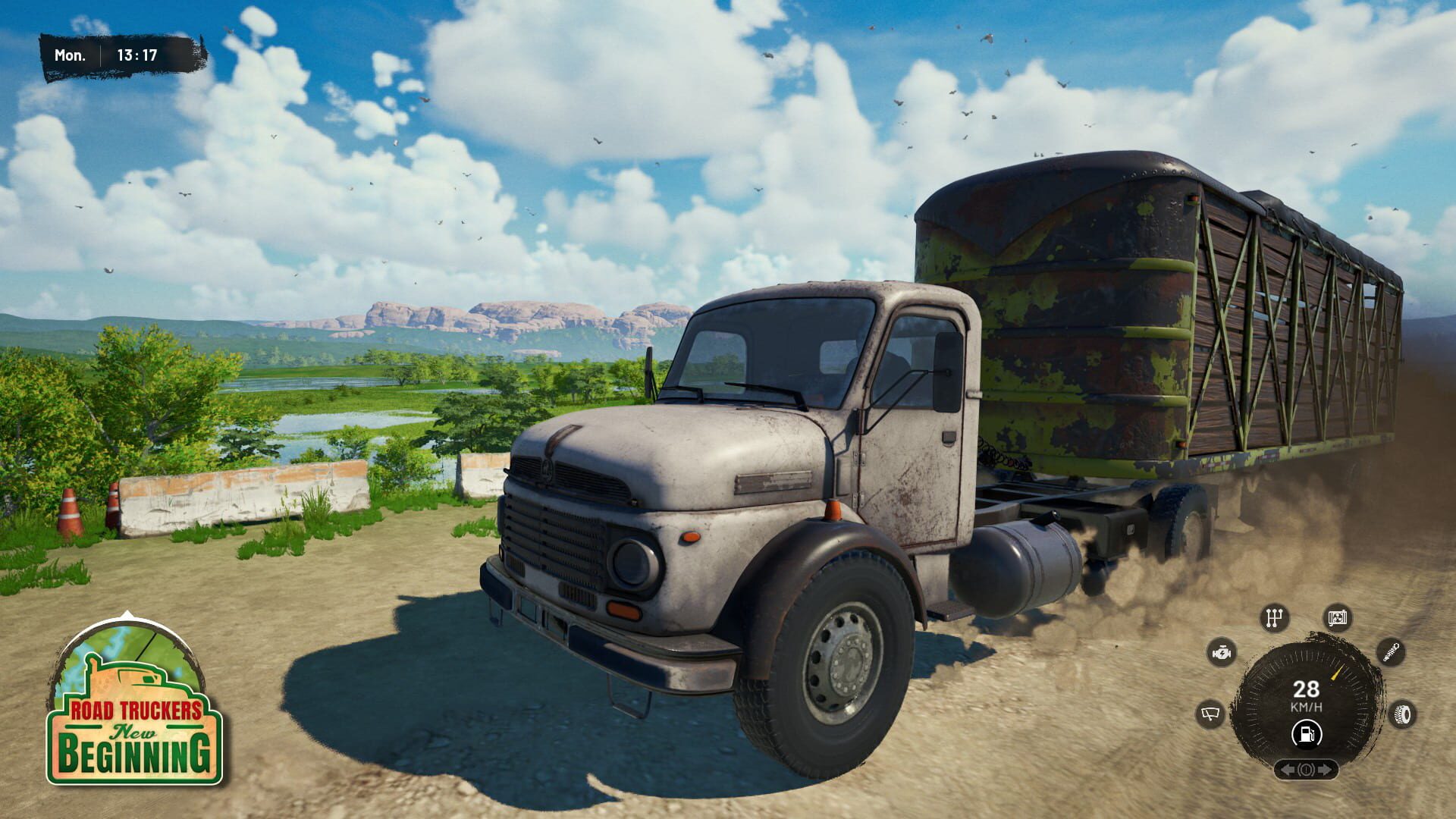
Task: Inspect the tire condition icon
Action: click(1401, 713)
